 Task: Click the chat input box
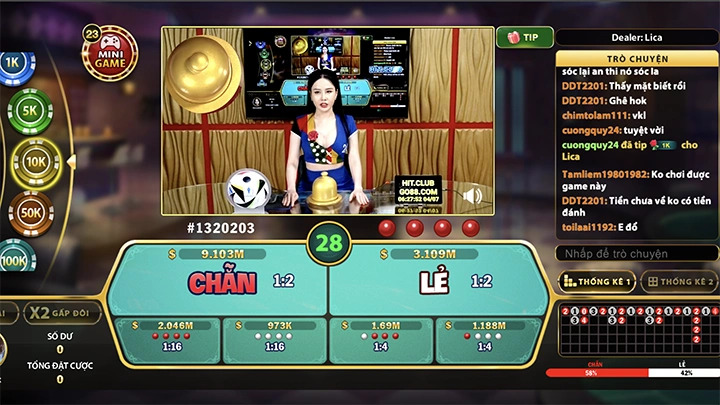coord(635,254)
